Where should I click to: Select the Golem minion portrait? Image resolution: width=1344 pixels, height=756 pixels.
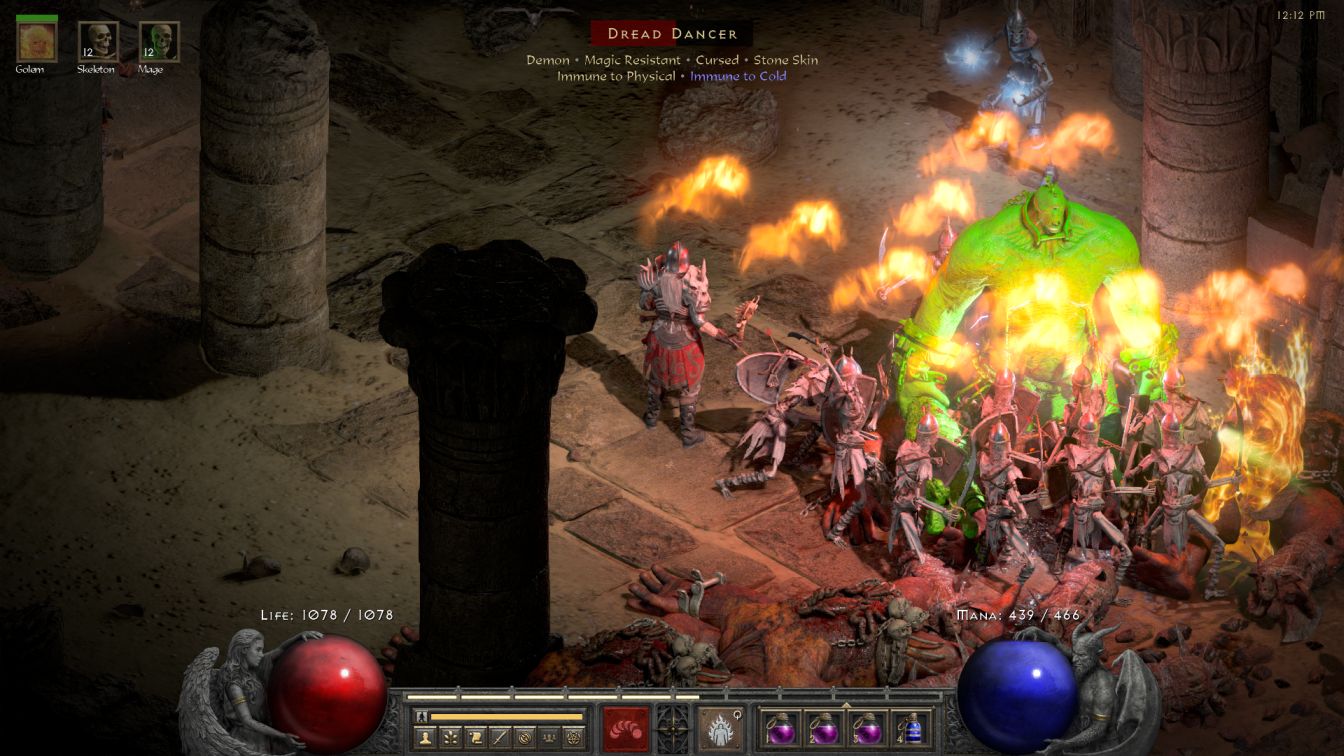(37, 41)
